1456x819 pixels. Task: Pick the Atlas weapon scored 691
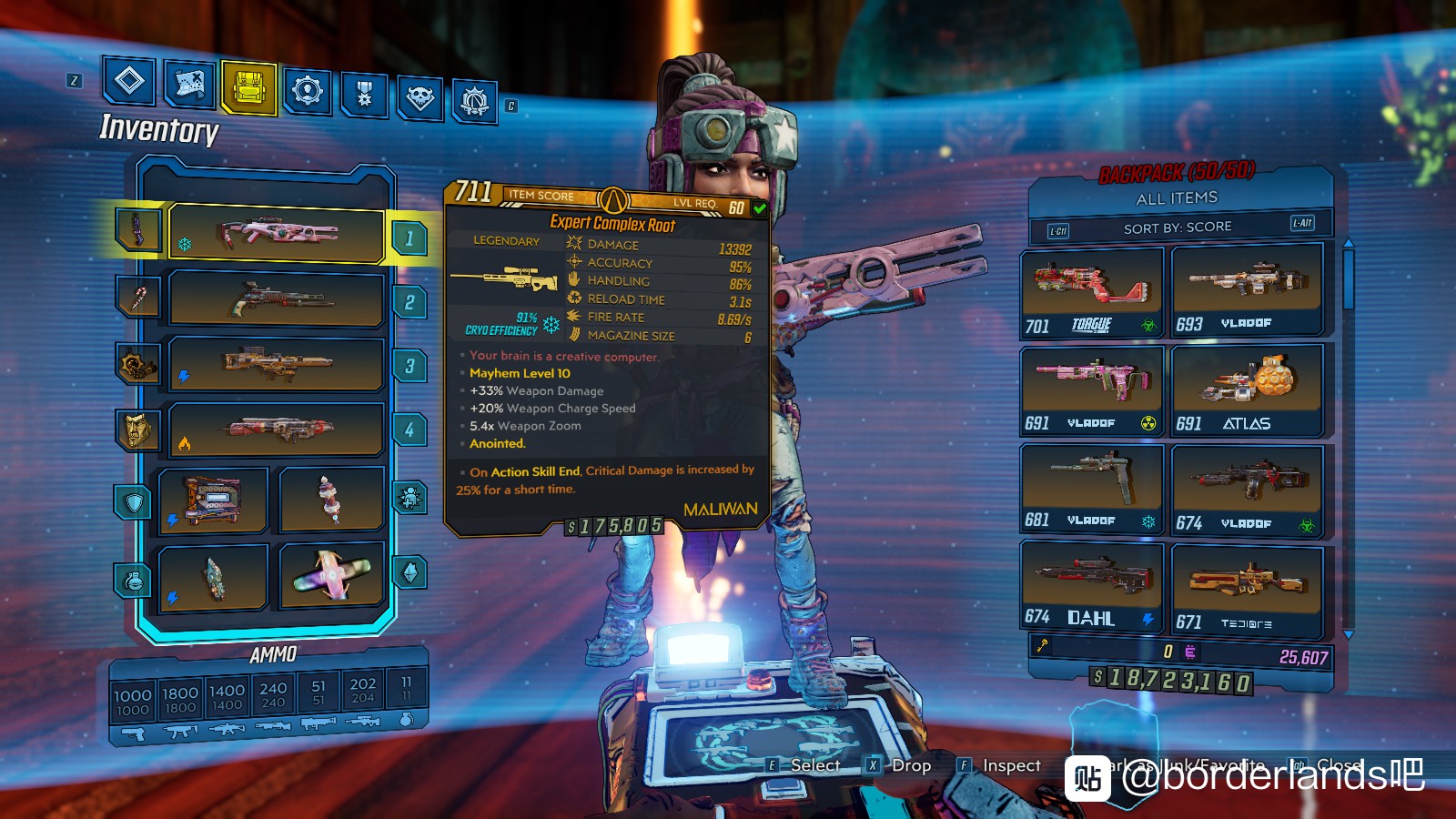click(1247, 389)
